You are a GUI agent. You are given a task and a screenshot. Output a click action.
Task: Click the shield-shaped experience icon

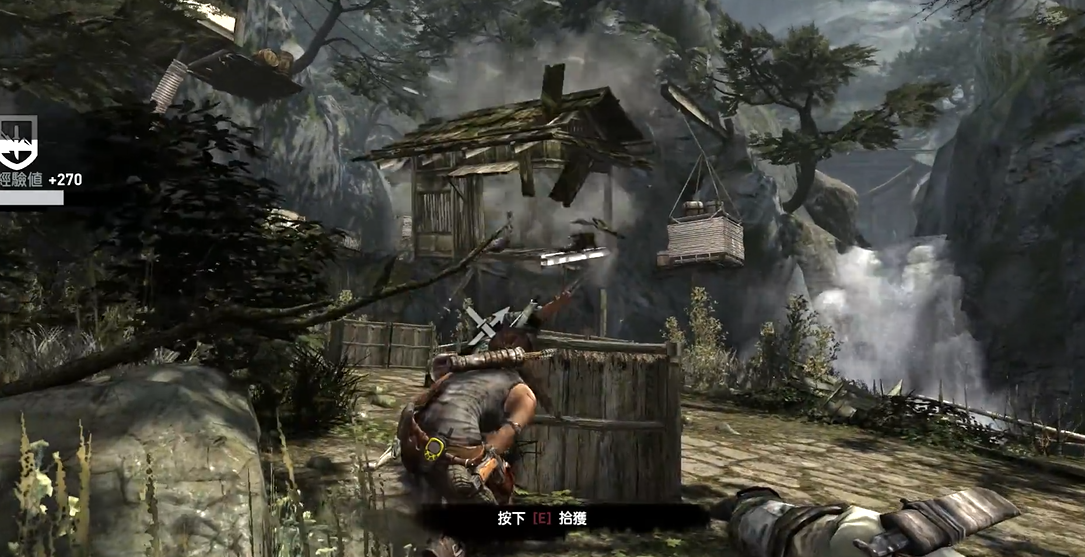click(x=18, y=142)
